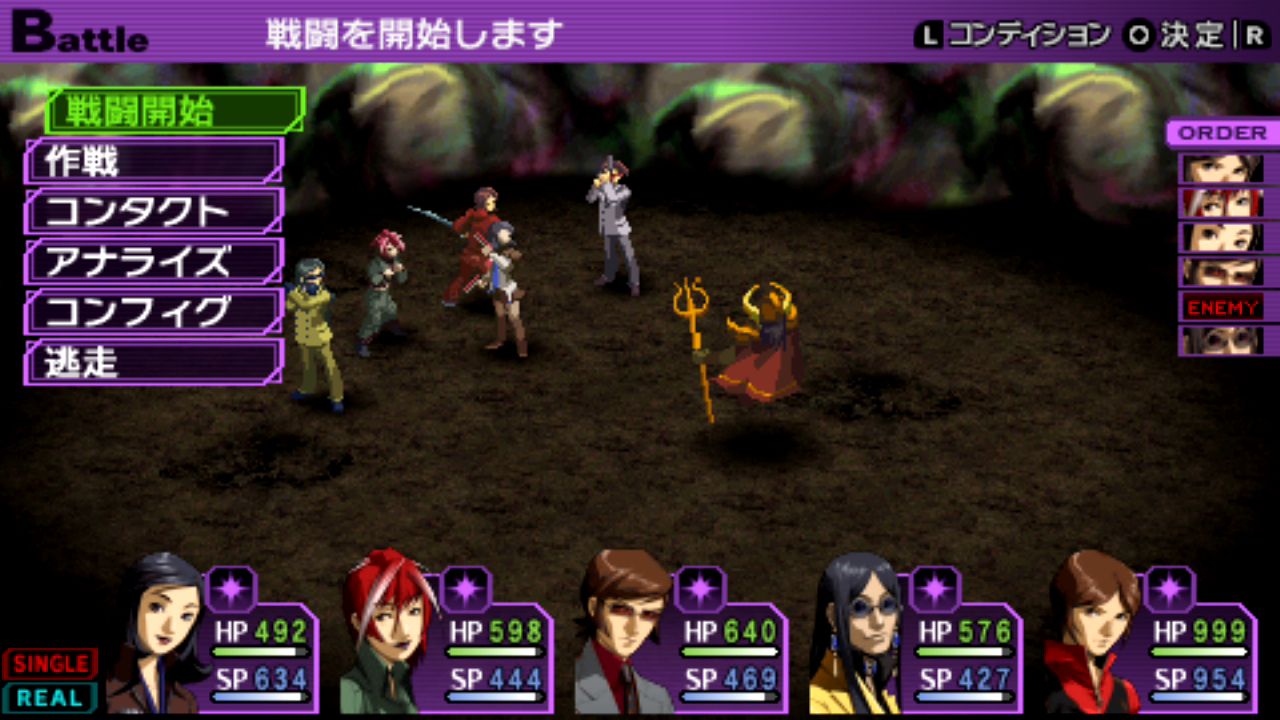Choose 逃走 to escape the battle
1280x720 pixels.
pyautogui.click(x=154, y=362)
